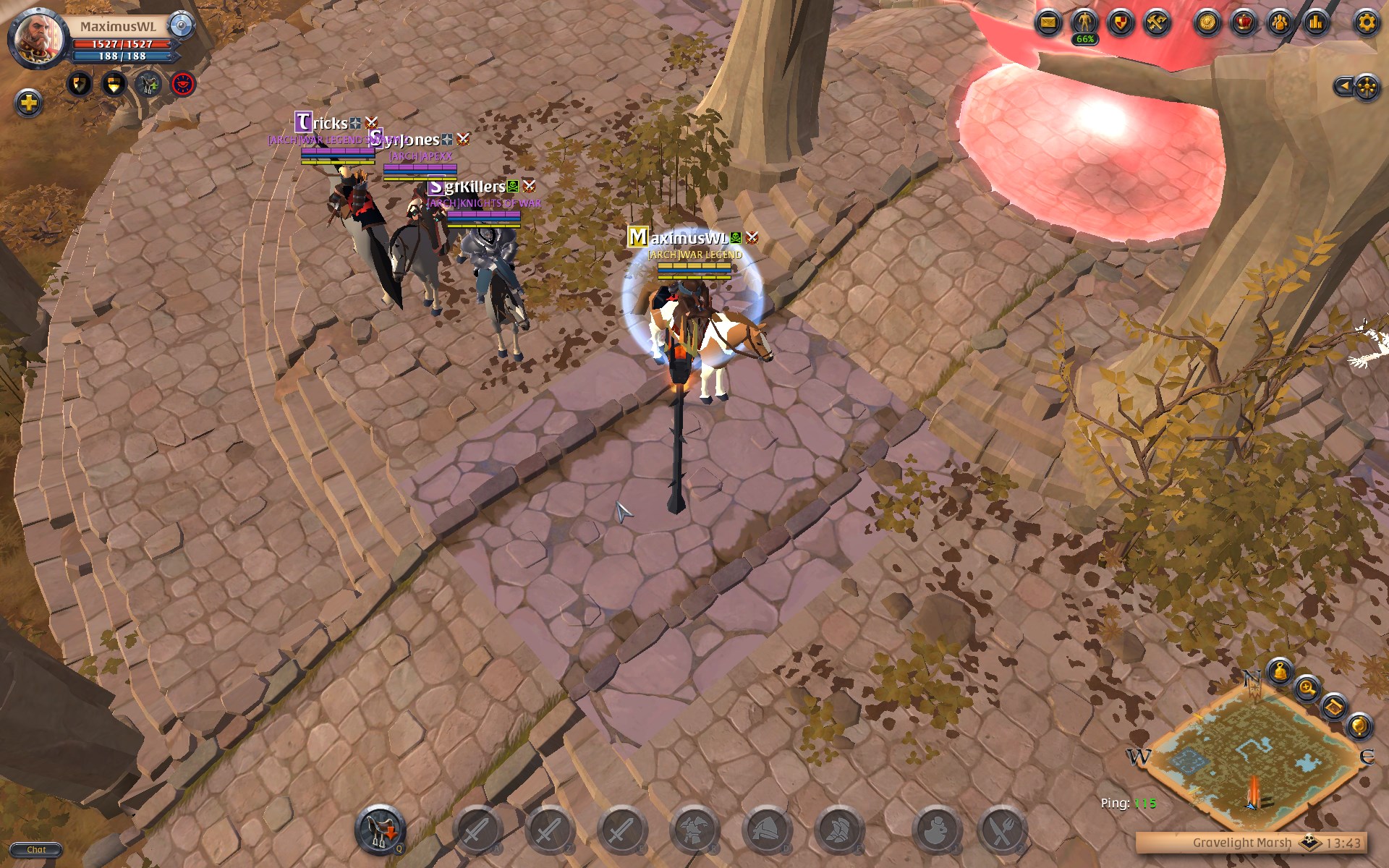Open the mailbox icon

(x=1050, y=22)
